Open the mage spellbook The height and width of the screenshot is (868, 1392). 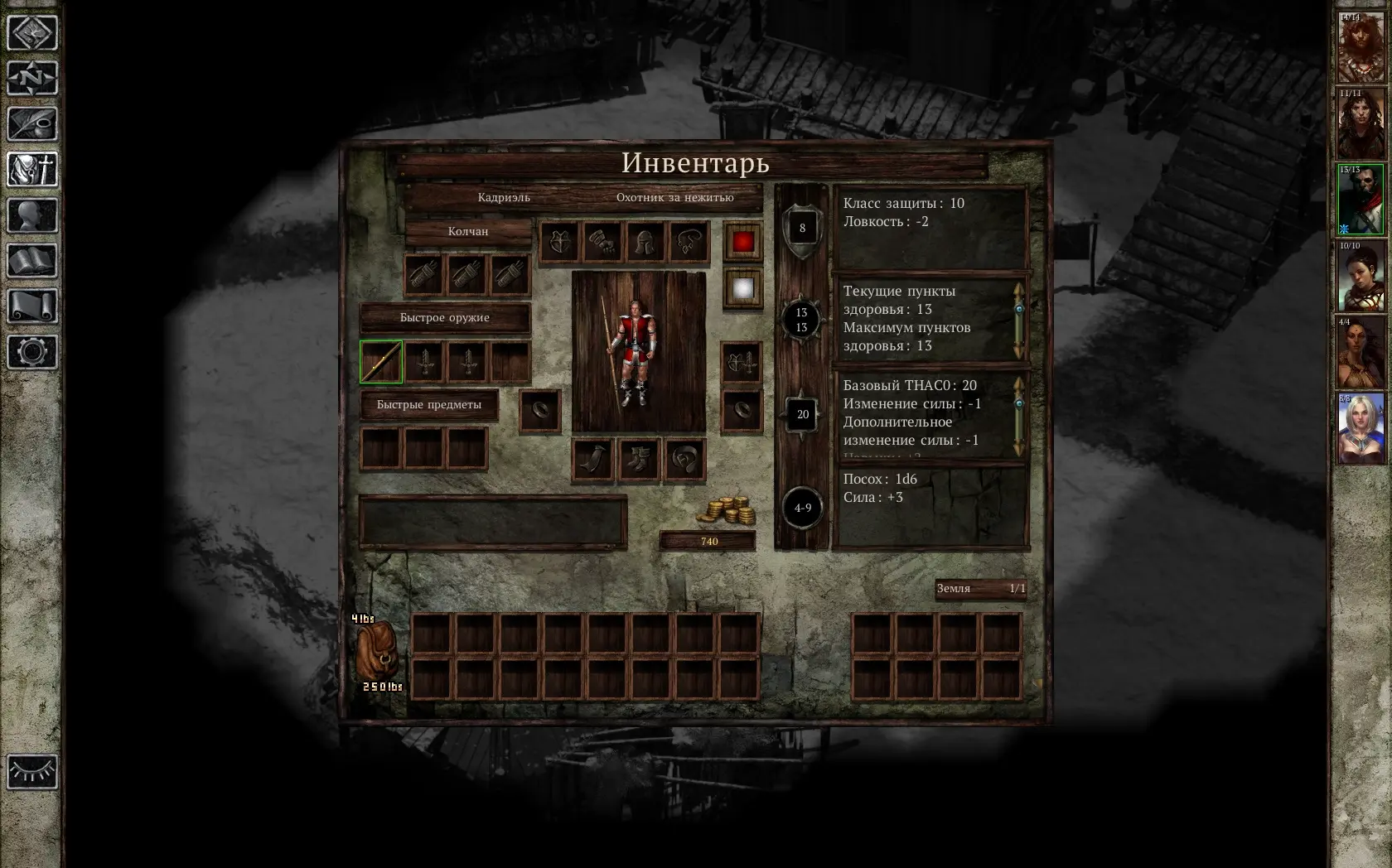(x=32, y=261)
